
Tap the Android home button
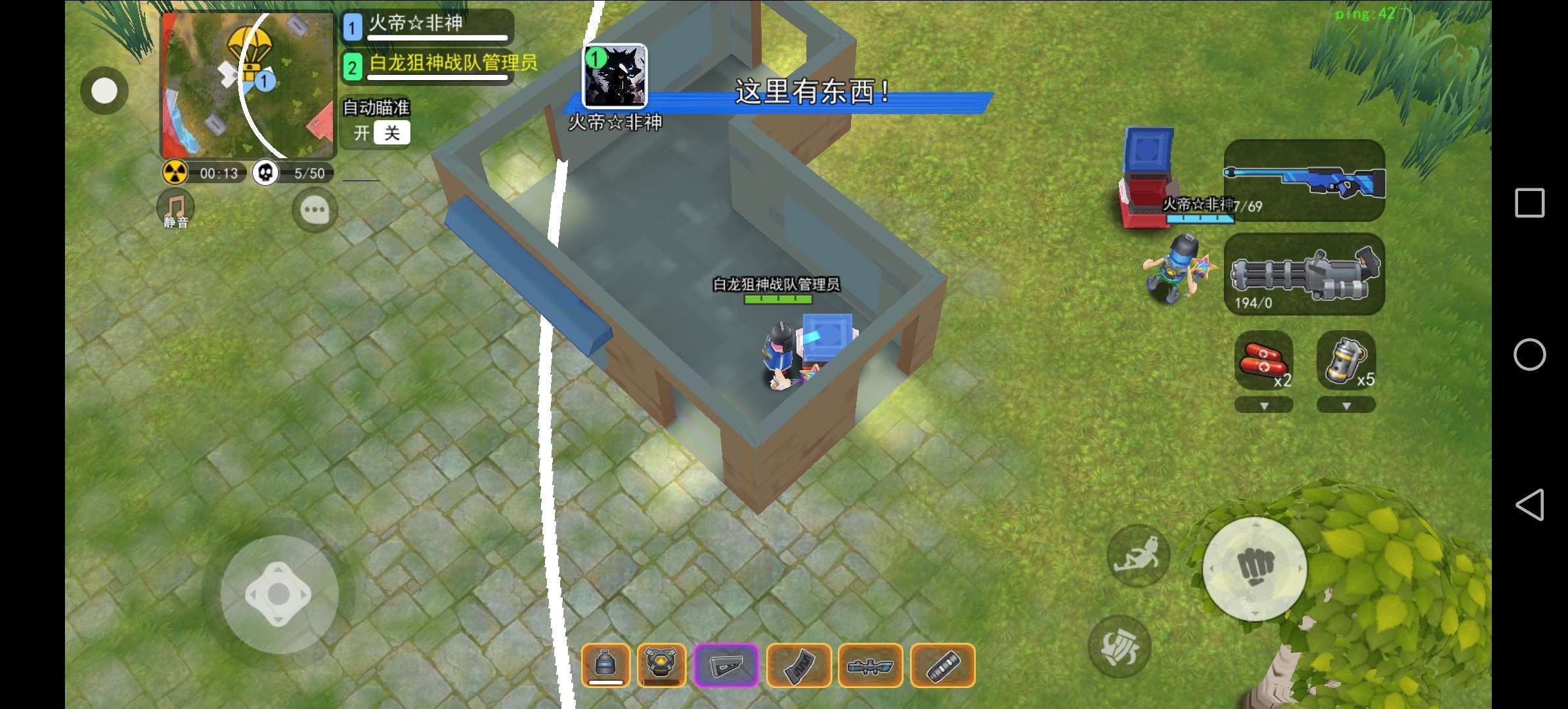pos(1529,354)
